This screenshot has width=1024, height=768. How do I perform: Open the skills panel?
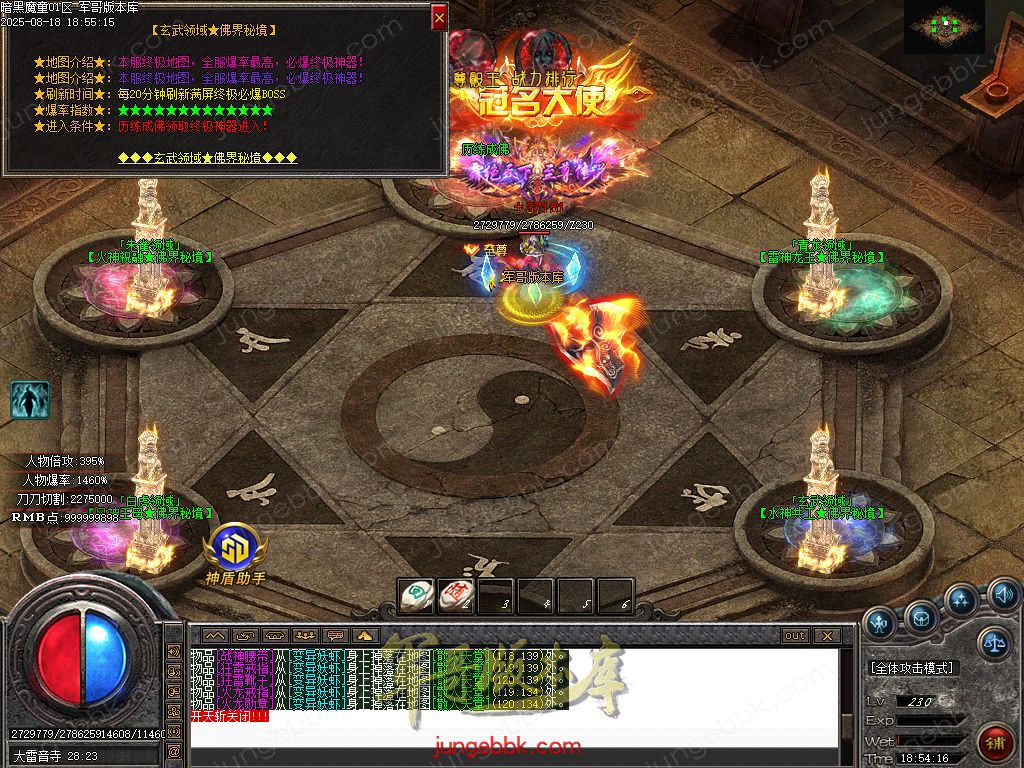tap(962, 603)
